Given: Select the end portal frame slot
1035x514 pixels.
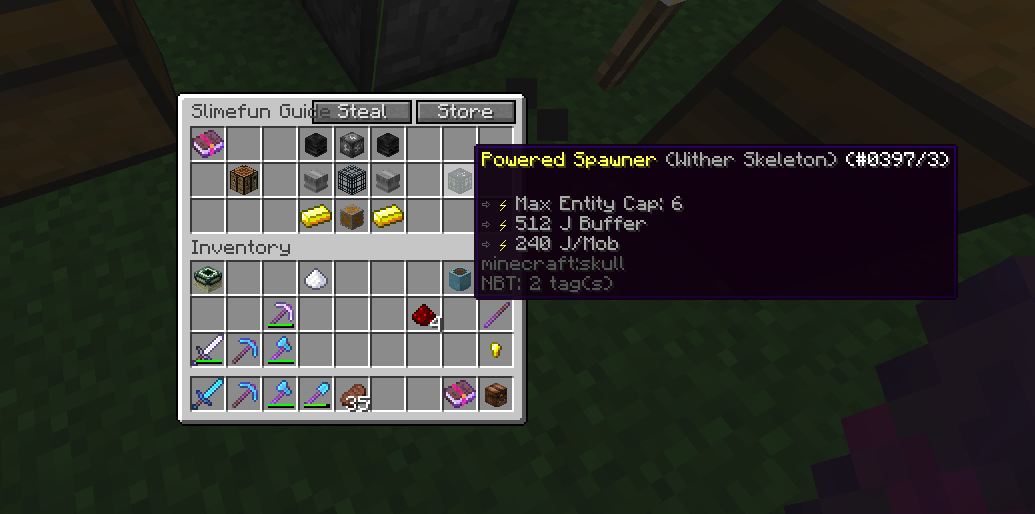Looking at the screenshot, I should (208, 280).
